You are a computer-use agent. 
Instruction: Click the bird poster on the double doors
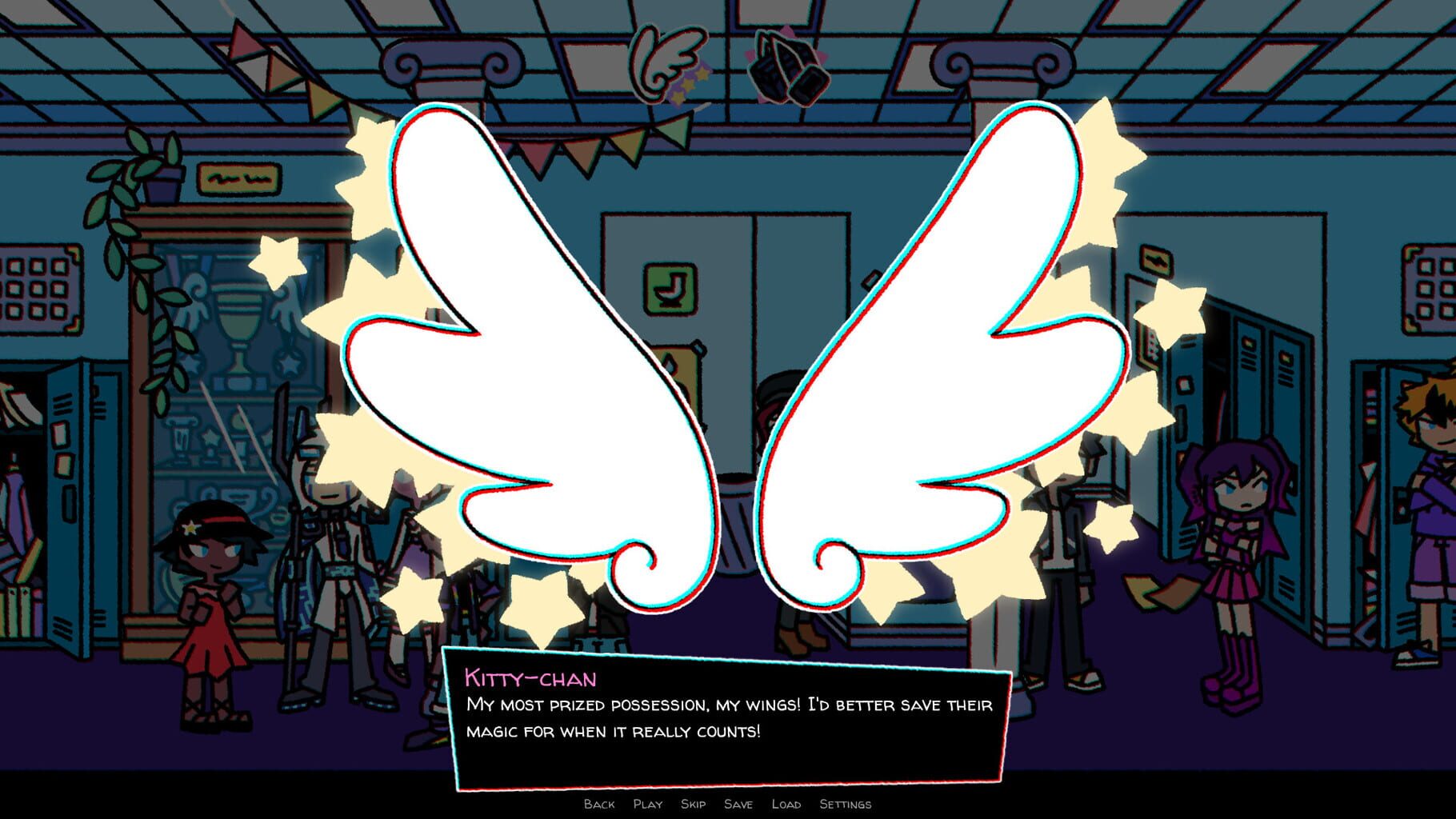pos(669,286)
